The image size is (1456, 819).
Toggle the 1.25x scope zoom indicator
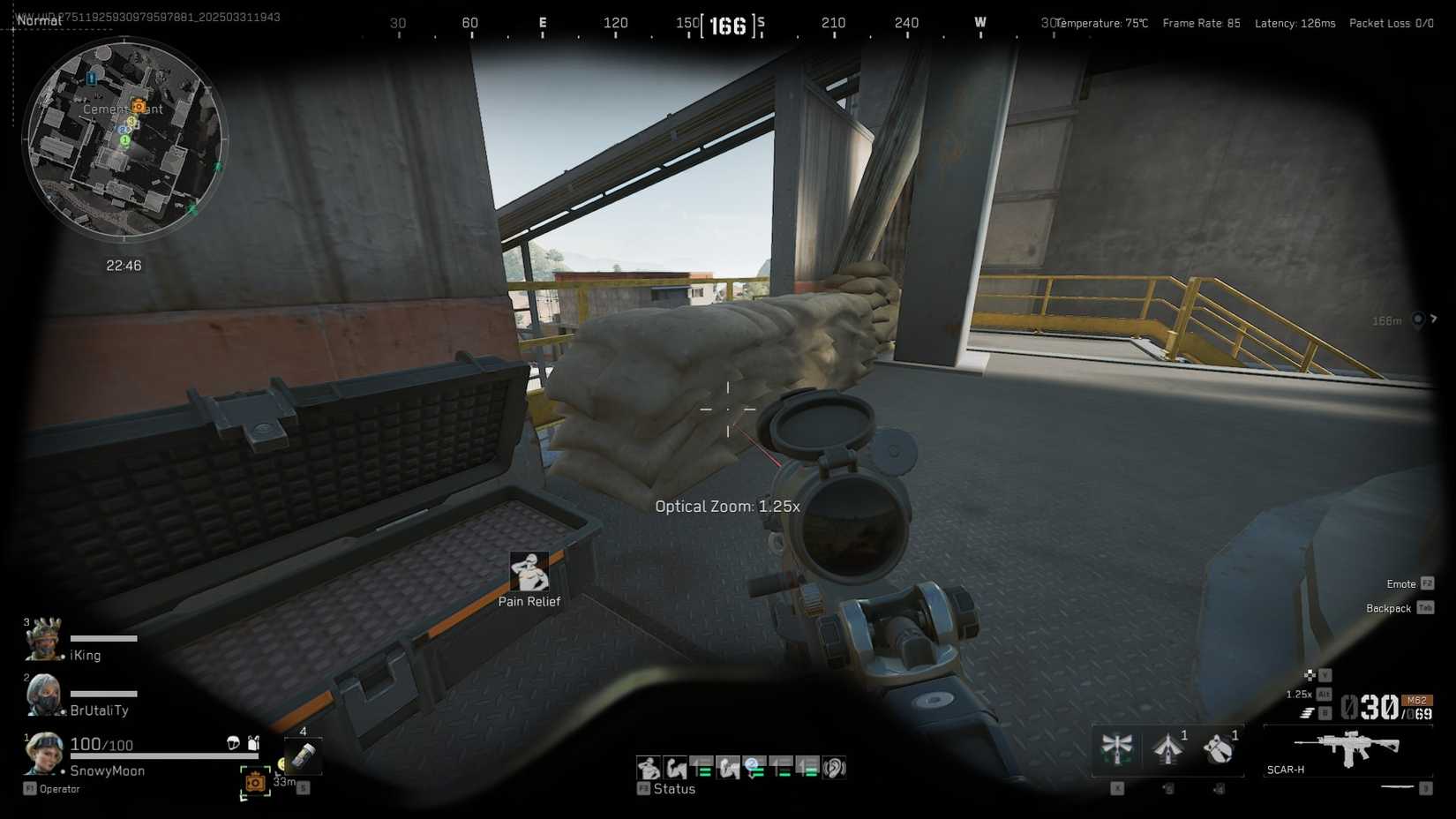pyautogui.click(x=1298, y=694)
